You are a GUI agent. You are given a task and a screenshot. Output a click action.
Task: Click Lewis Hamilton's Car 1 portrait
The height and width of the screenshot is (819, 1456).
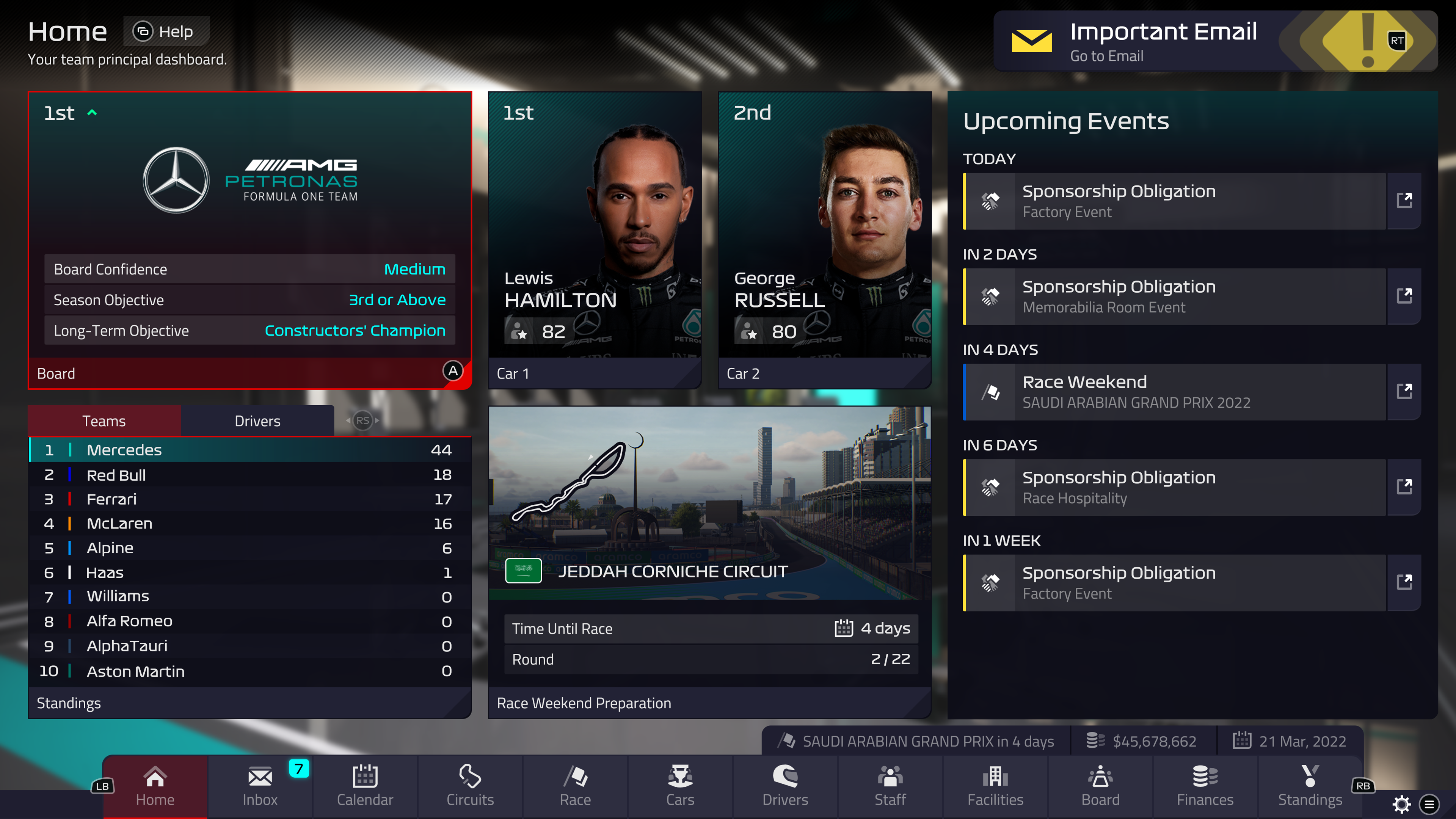point(595,237)
